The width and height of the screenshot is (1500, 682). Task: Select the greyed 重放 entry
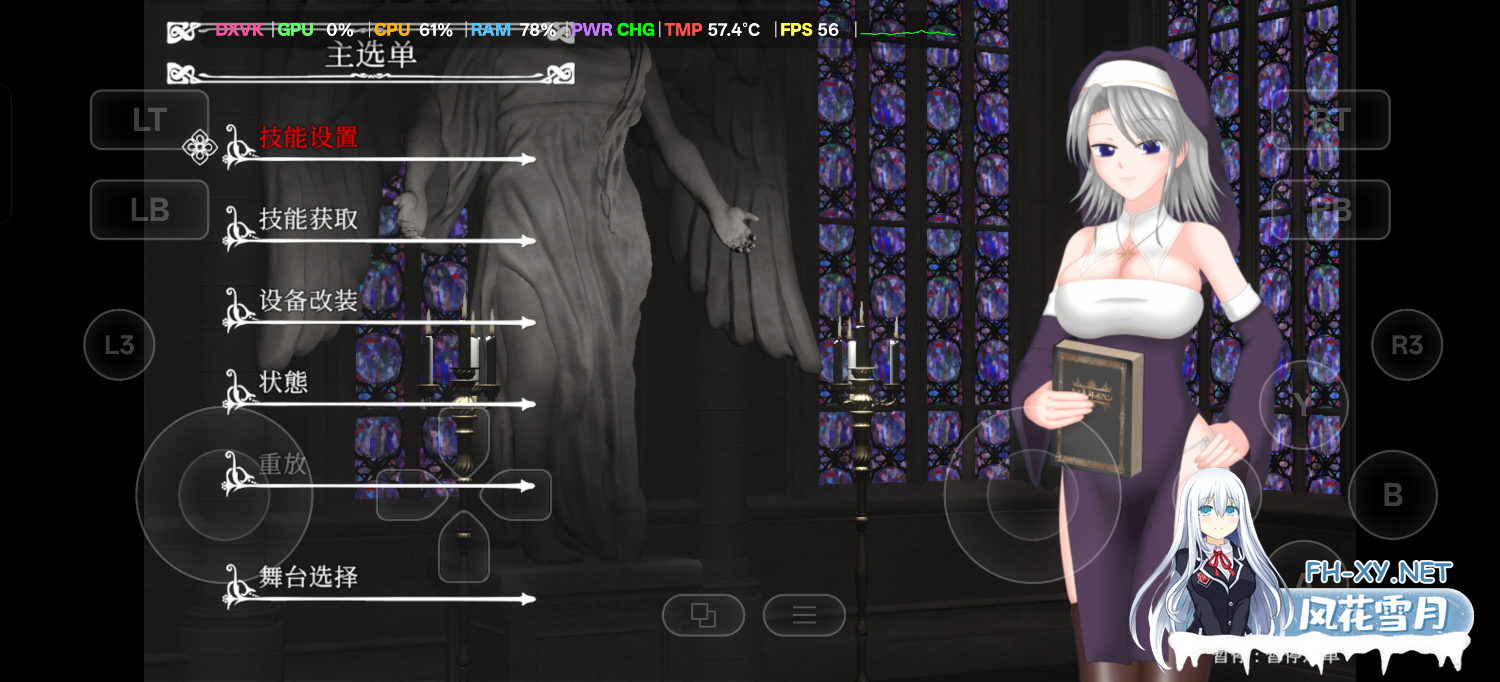(x=283, y=465)
